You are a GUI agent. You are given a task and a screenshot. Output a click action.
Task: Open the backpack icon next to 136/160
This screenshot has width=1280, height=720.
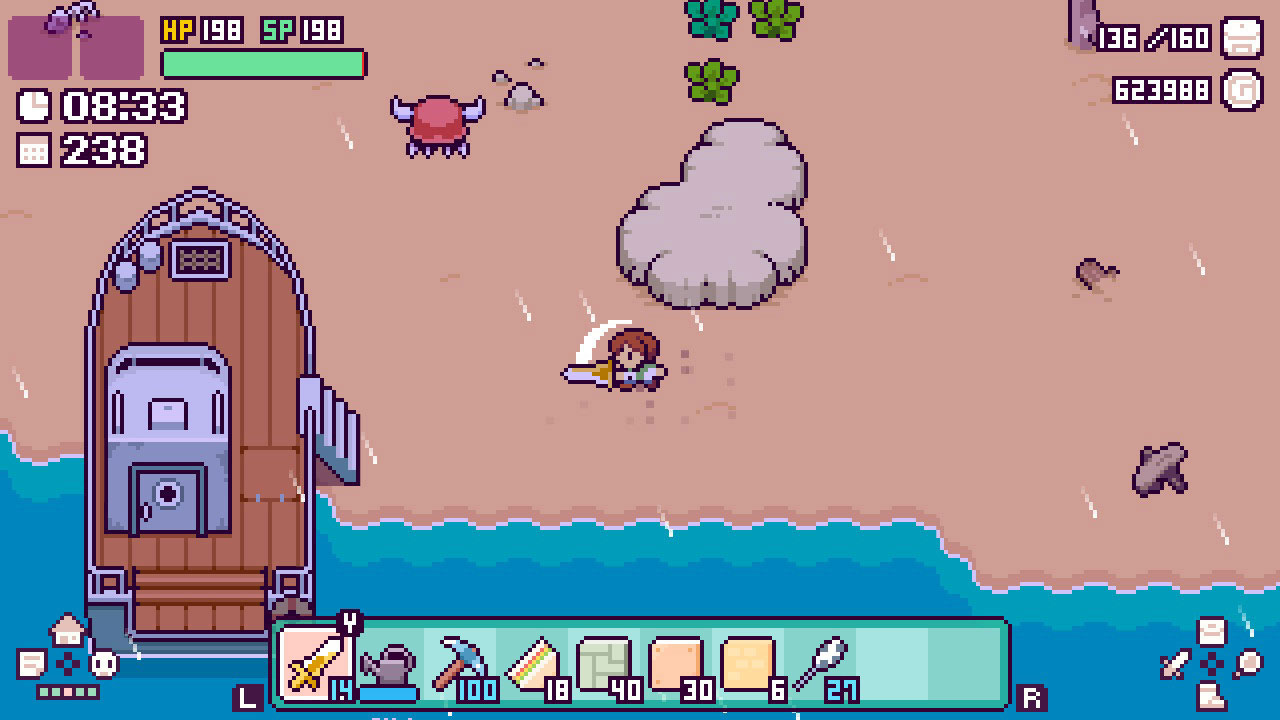[1243, 38]
